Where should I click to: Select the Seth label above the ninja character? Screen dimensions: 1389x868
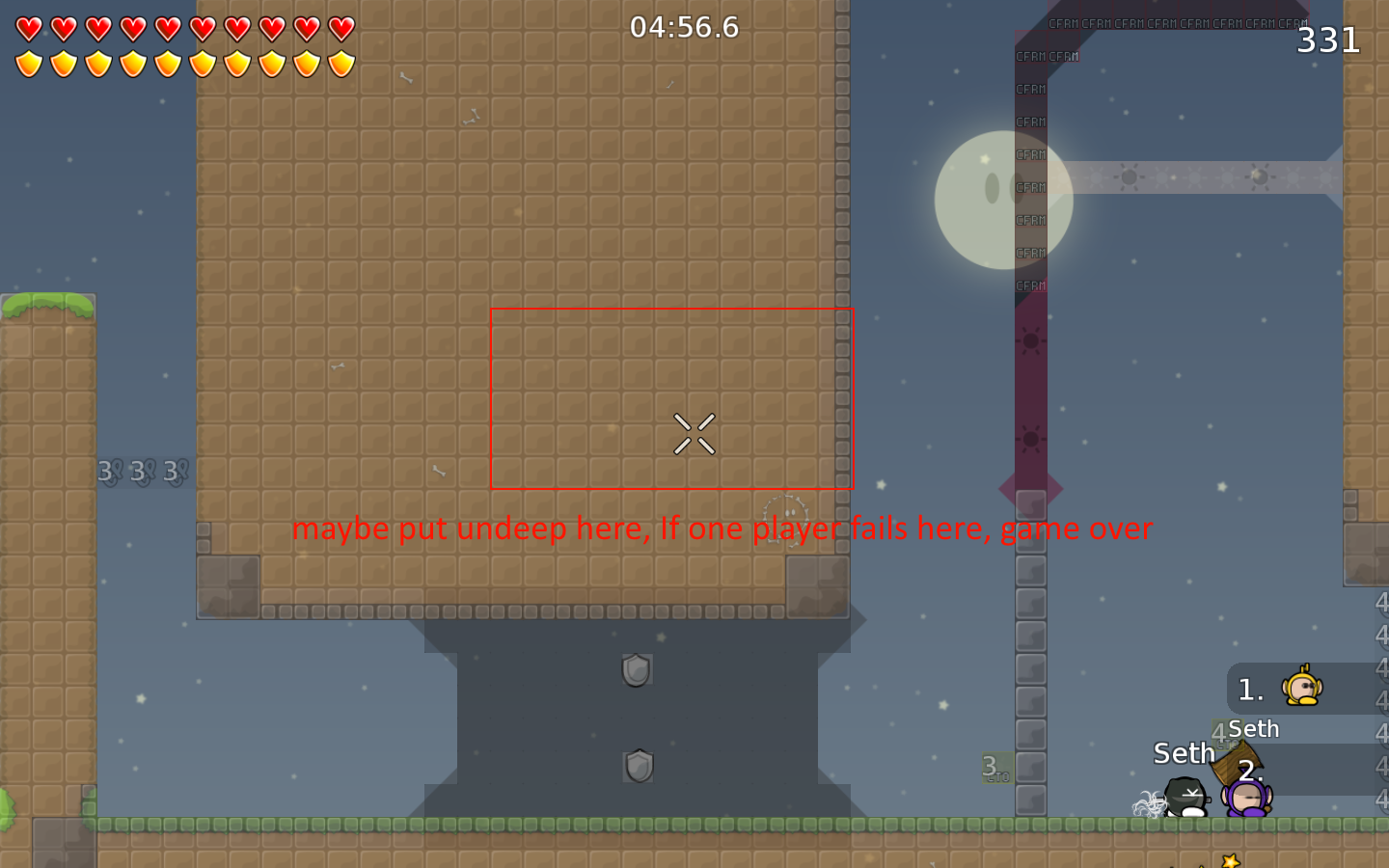point(1183,753)
